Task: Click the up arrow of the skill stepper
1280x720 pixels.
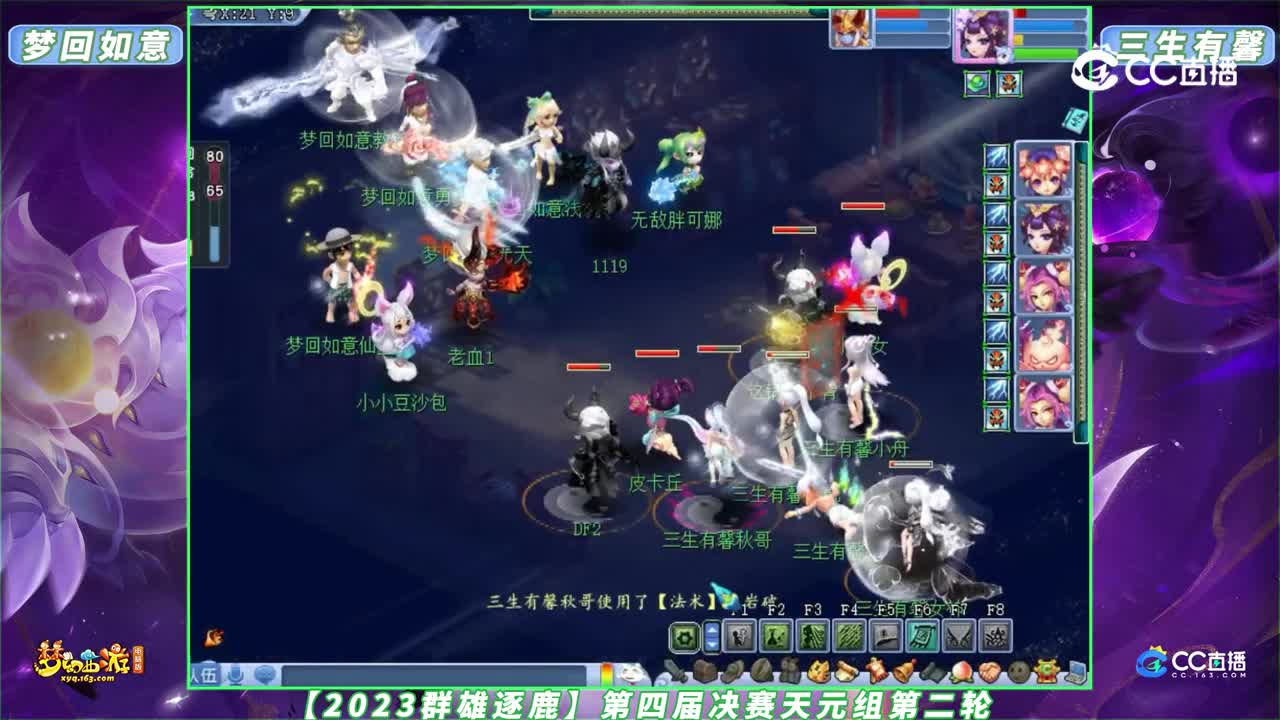Action: pyautogui.click(x=712, y=629)
